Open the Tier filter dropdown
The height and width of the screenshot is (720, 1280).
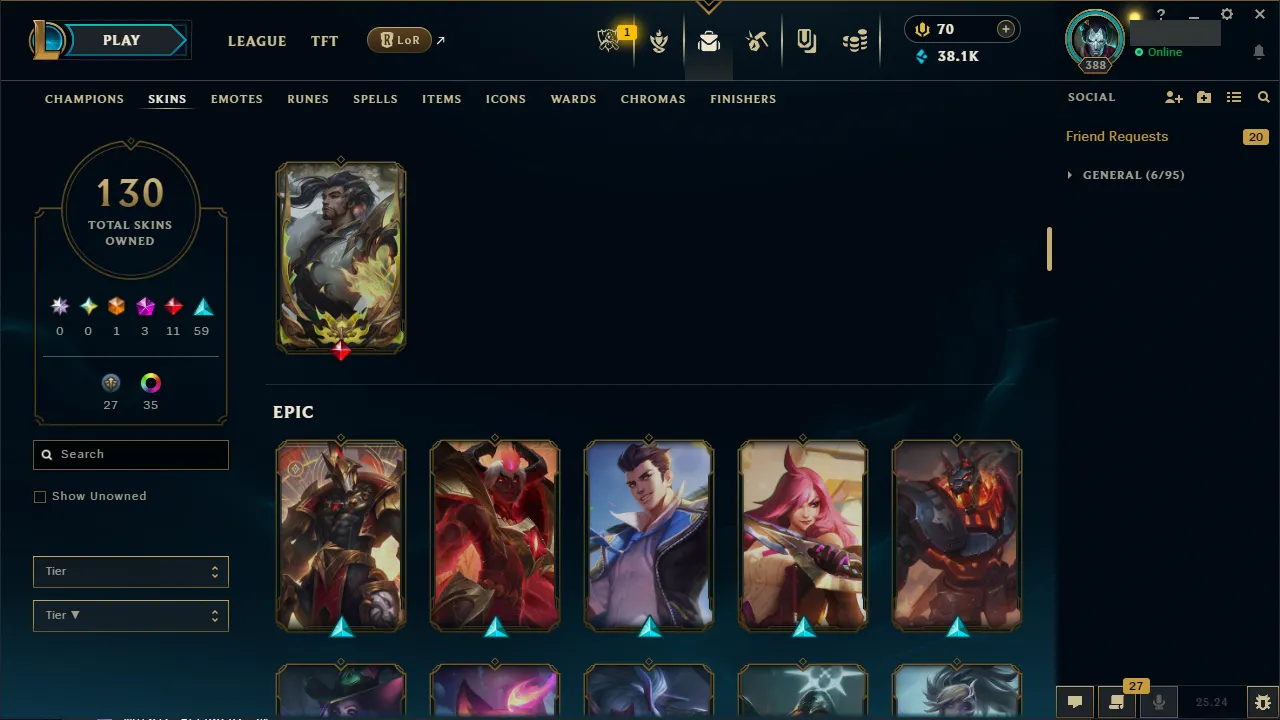(x=130, y=571)
